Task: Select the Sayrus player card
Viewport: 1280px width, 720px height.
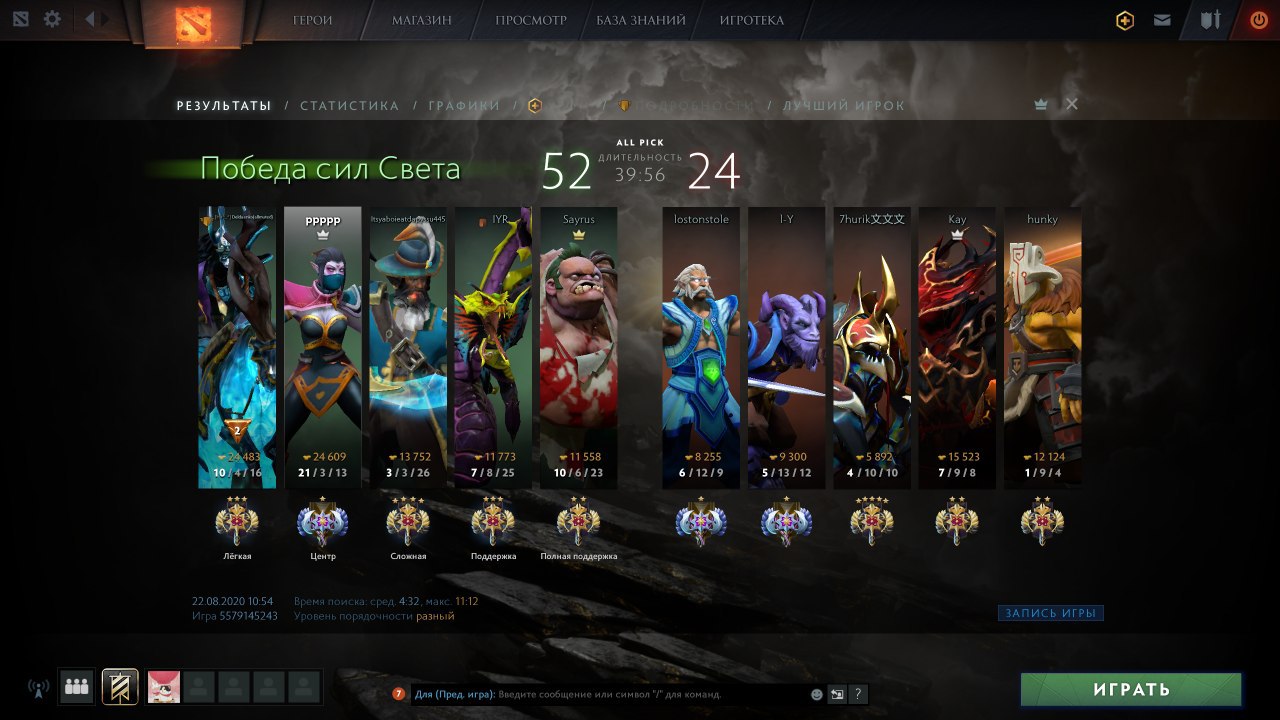Action: point(578,347)
